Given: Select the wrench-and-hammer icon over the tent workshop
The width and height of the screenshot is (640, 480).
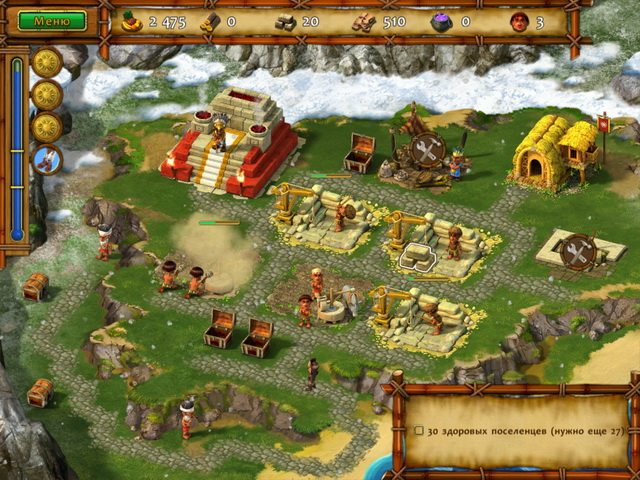Looking at the screenshot, I should (428, 149).
